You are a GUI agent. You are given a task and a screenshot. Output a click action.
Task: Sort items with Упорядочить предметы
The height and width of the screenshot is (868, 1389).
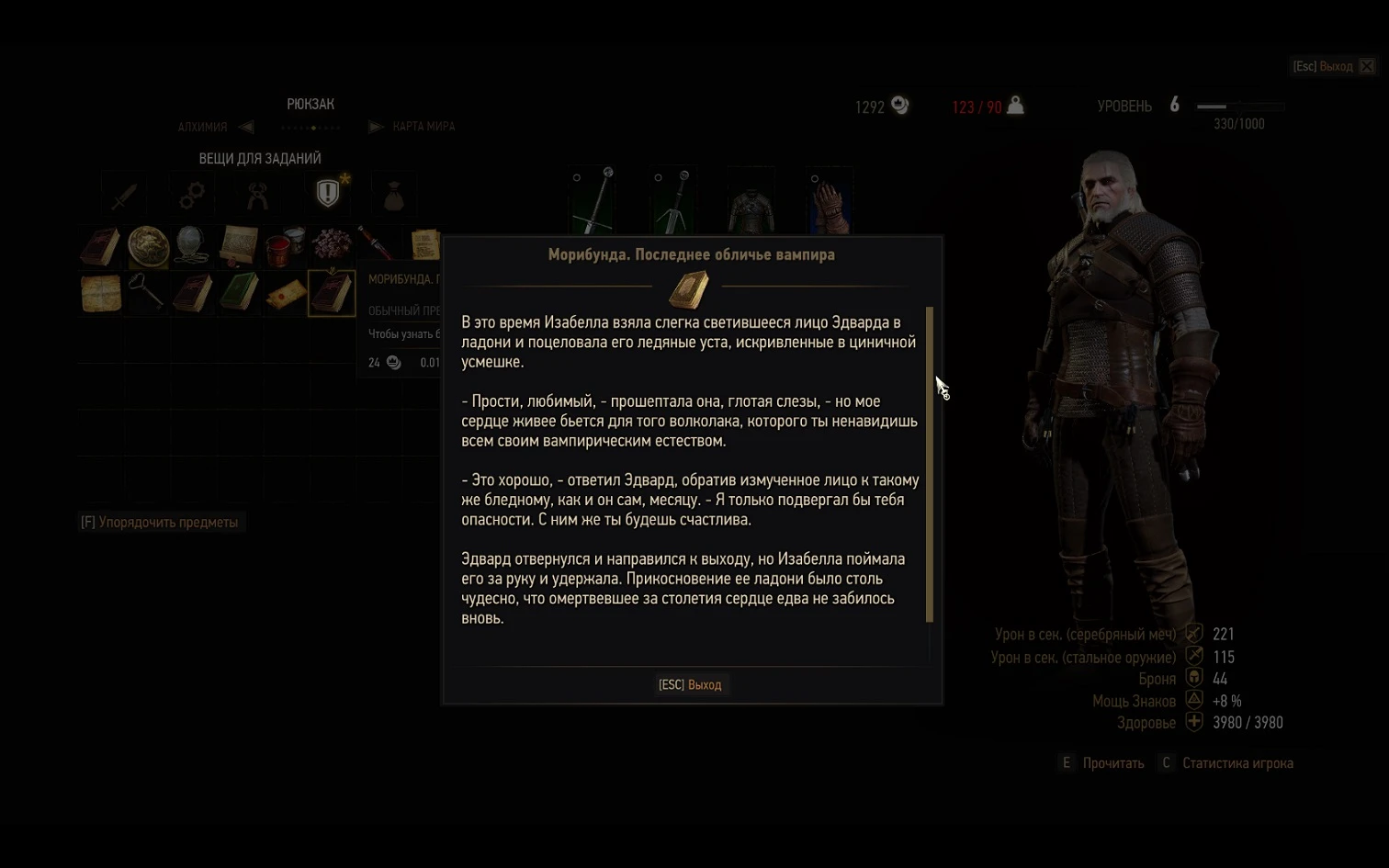160,523
